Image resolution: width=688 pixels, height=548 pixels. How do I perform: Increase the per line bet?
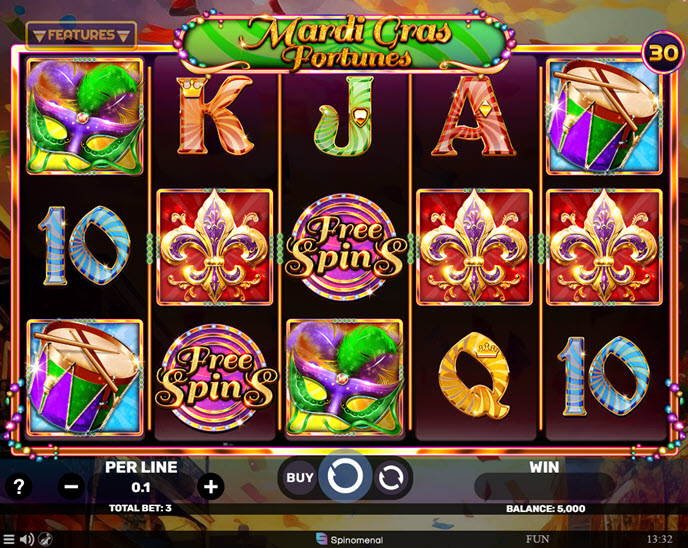211,487
